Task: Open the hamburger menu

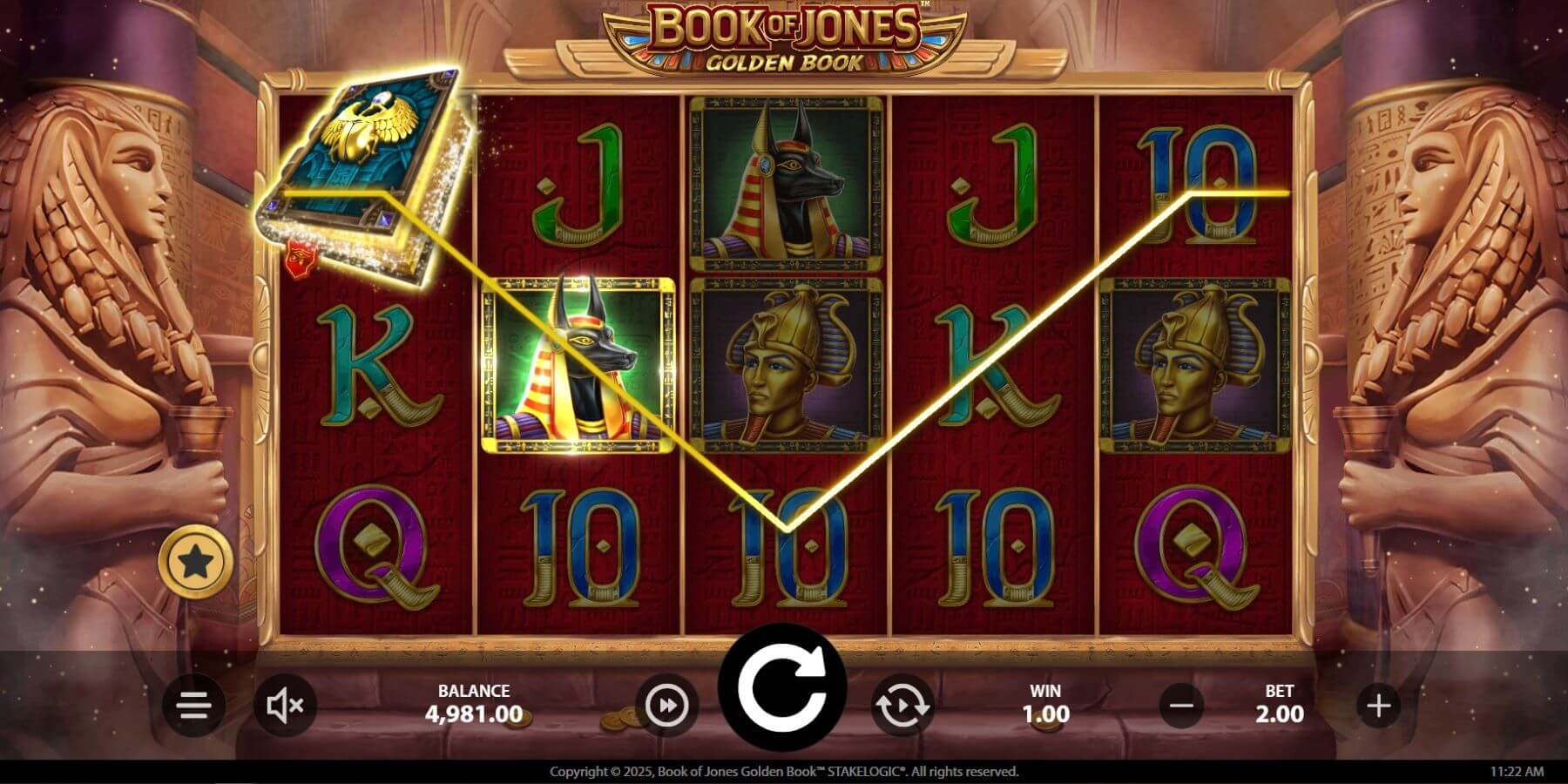Action: click(193, 705)
